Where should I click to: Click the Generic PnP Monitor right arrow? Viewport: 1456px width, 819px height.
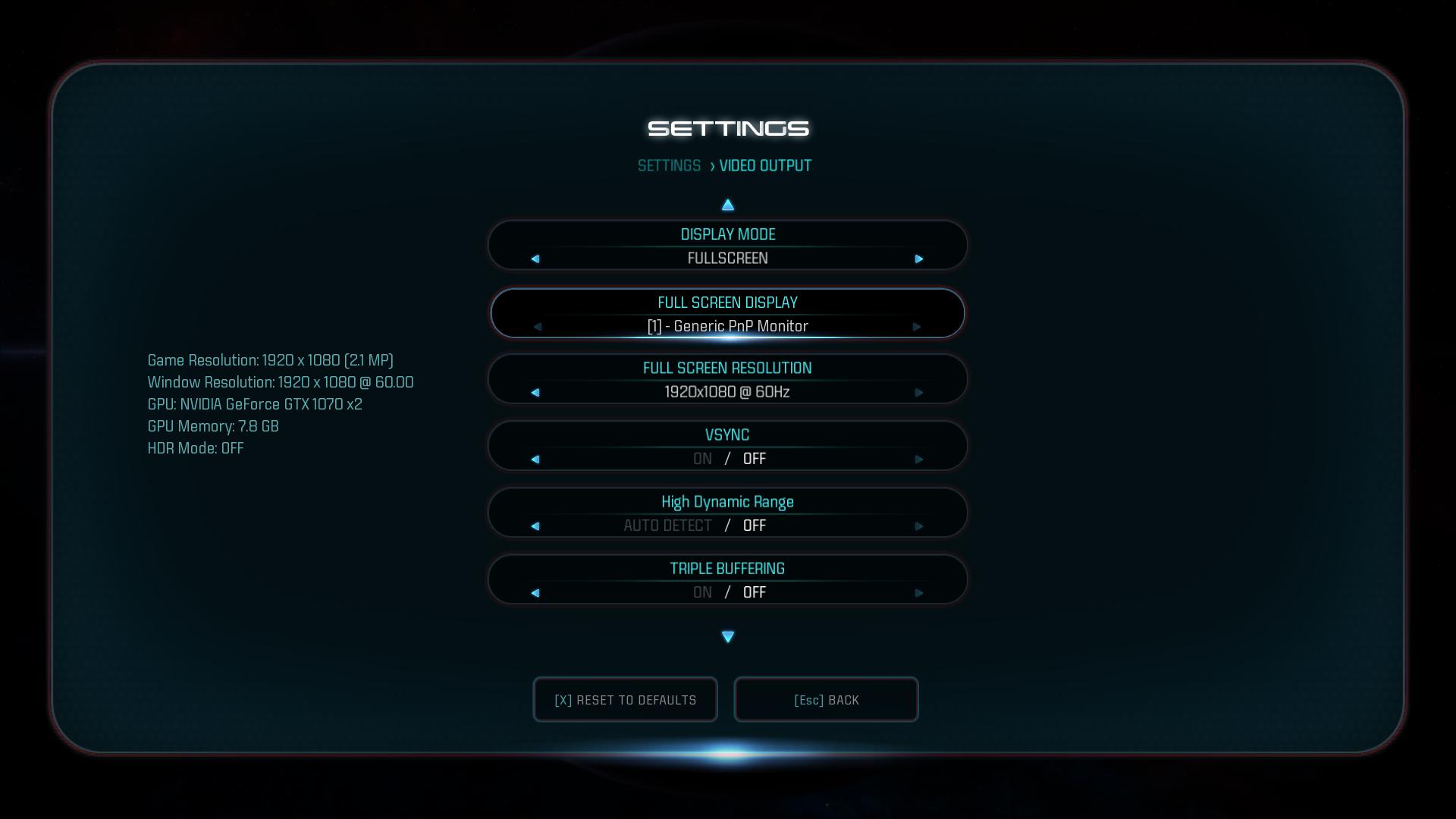click(x=917, y=327)
